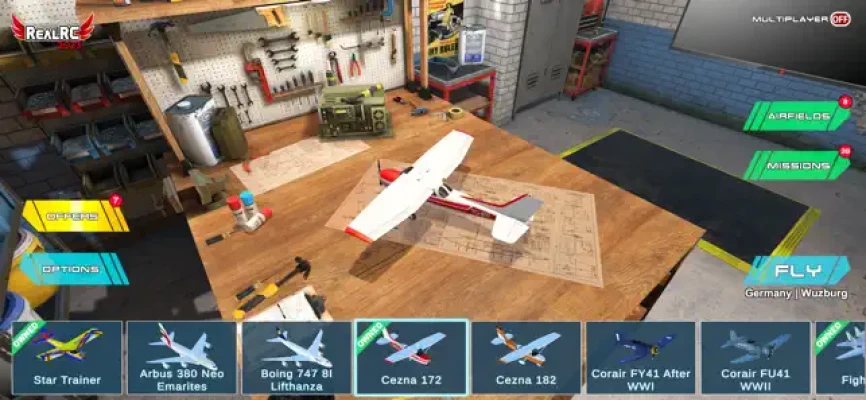The width and height of the screenshot is (866, 400).
Task: Select the Cezna 172 plane card
Action: pos(411,357)
